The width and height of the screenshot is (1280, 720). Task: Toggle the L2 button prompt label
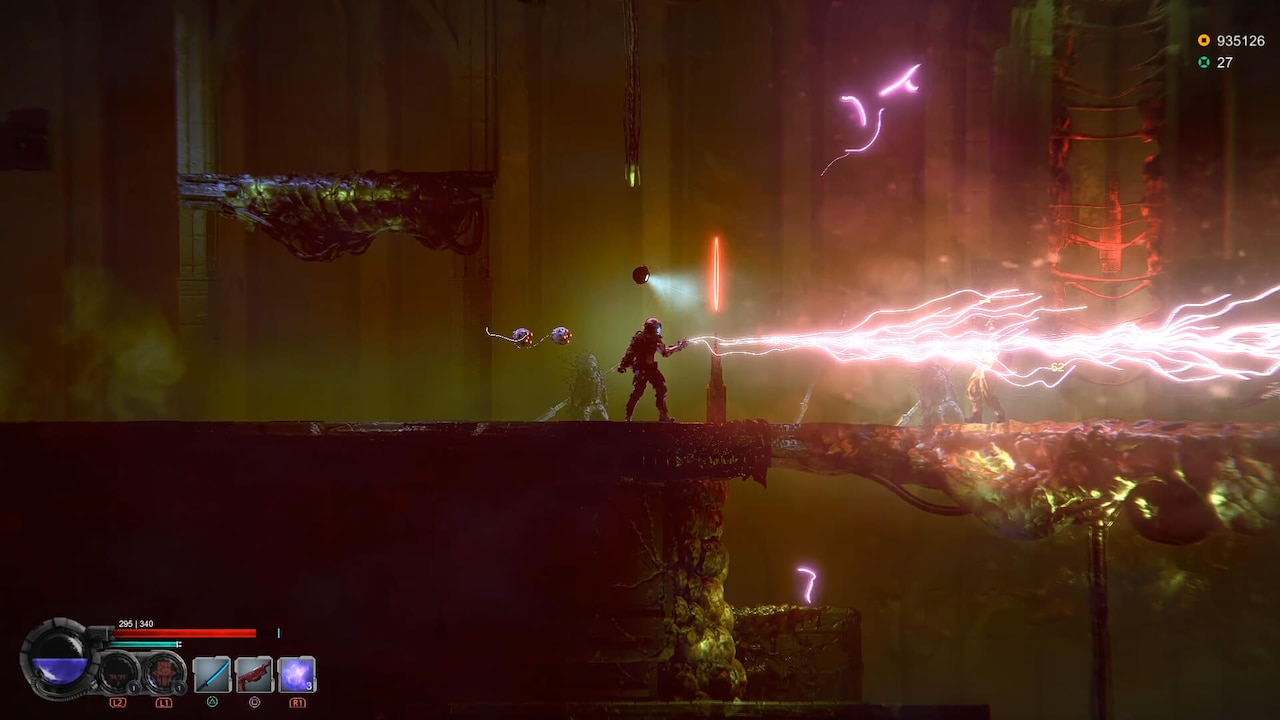tap(118, 702)
